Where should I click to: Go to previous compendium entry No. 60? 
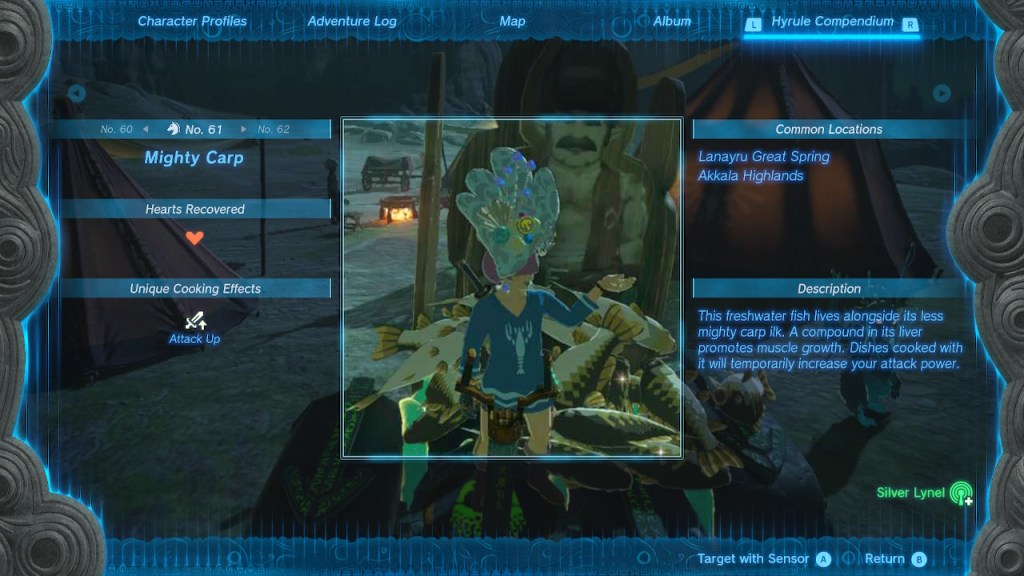pyautogui.click(x=124, y=129)
